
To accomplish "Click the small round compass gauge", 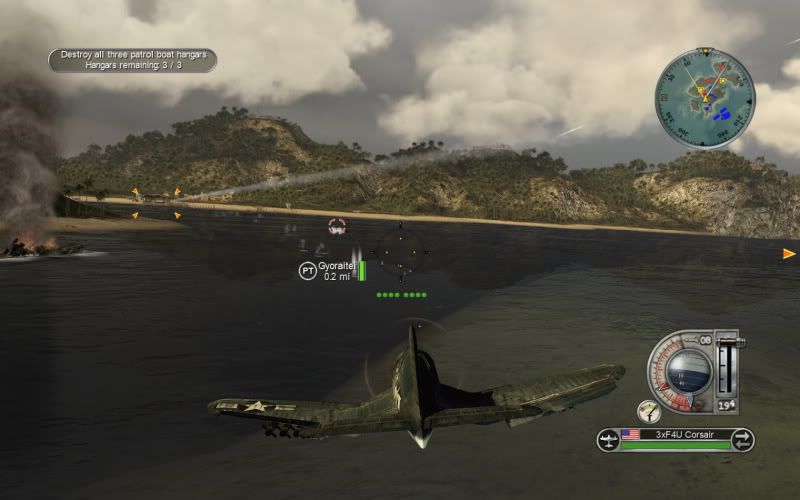I will coord(649,410).
